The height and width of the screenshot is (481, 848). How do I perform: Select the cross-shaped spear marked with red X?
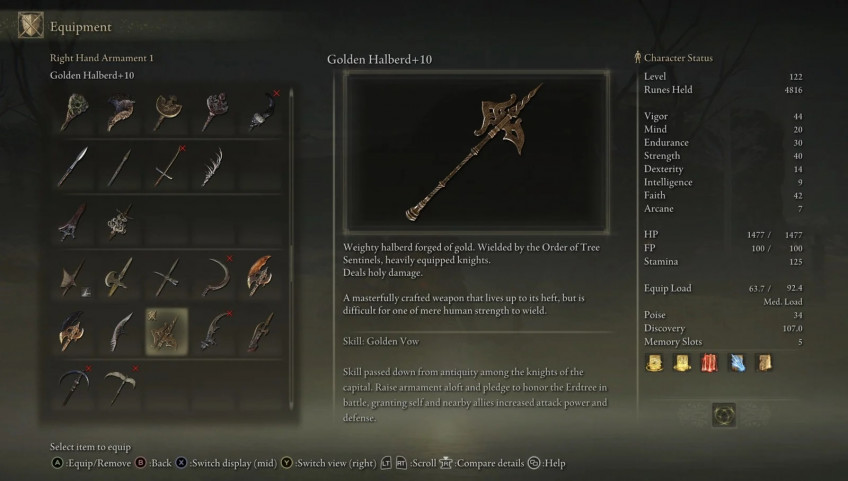(x=166, y=166)
